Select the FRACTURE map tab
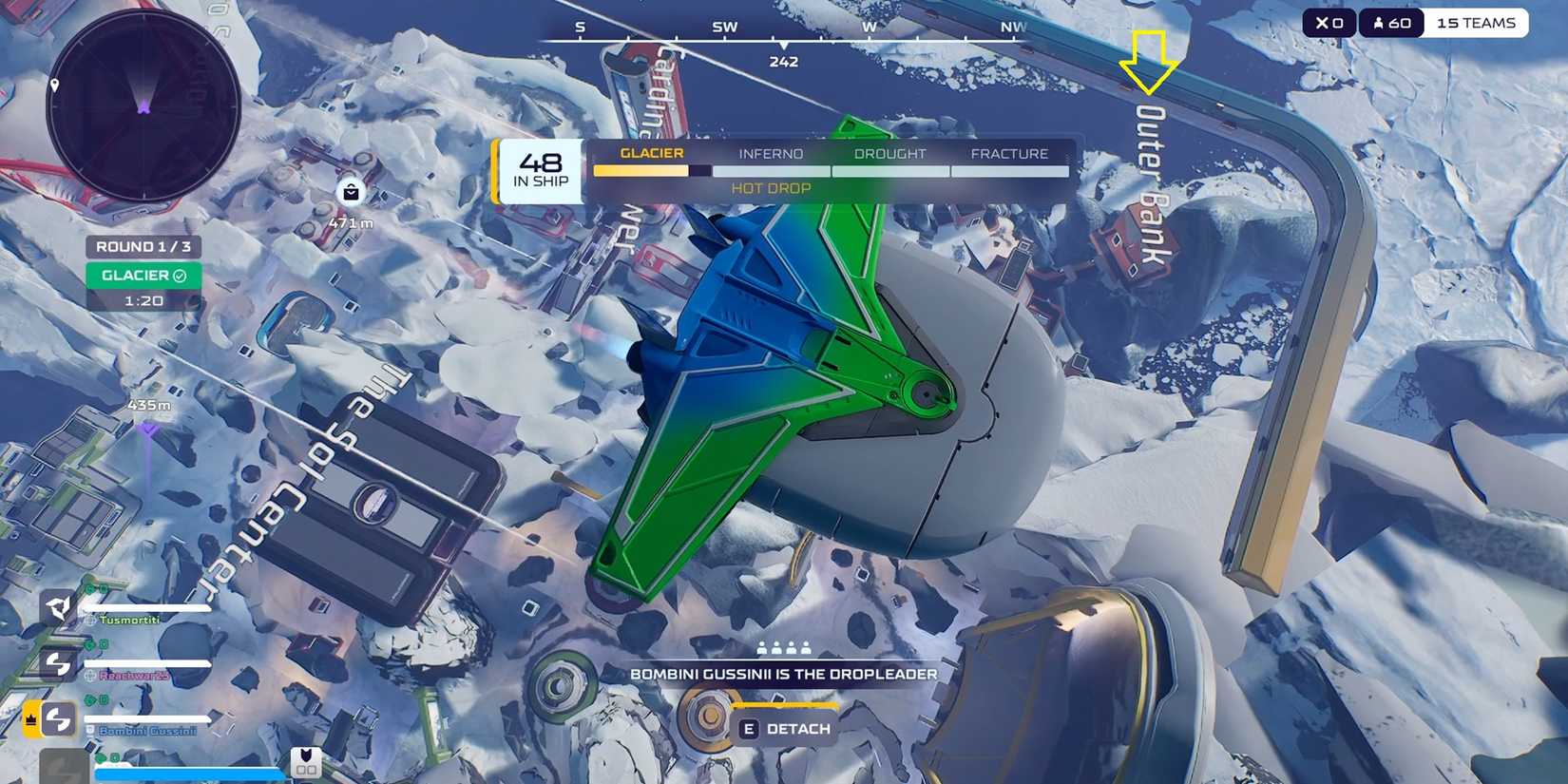The height and width of the screenshot is (784, 1568). (1009, 153)
